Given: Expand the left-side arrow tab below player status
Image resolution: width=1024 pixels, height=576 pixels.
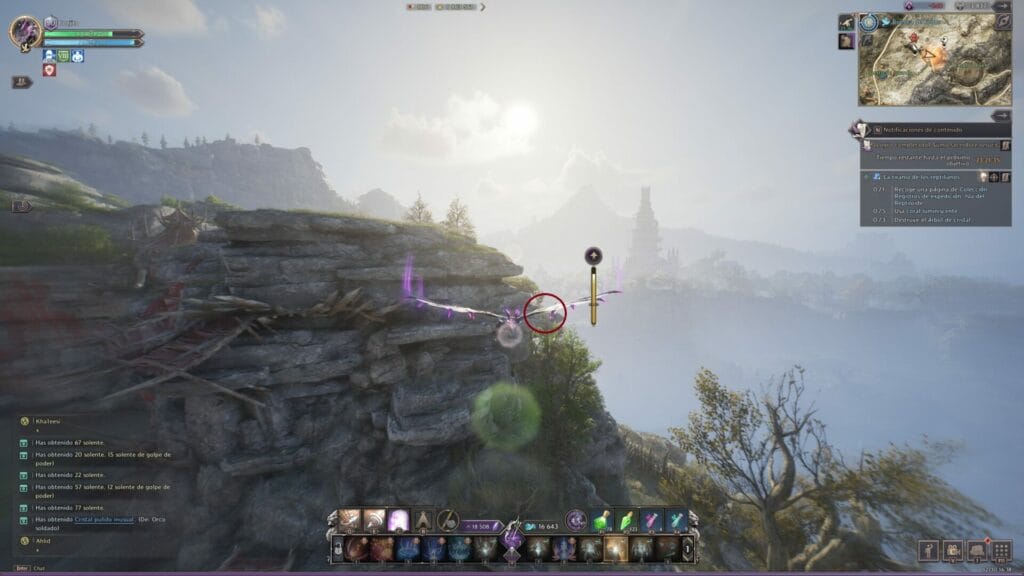Looking at the screenshot, I should pyautogui.click(x=21, y=206).
